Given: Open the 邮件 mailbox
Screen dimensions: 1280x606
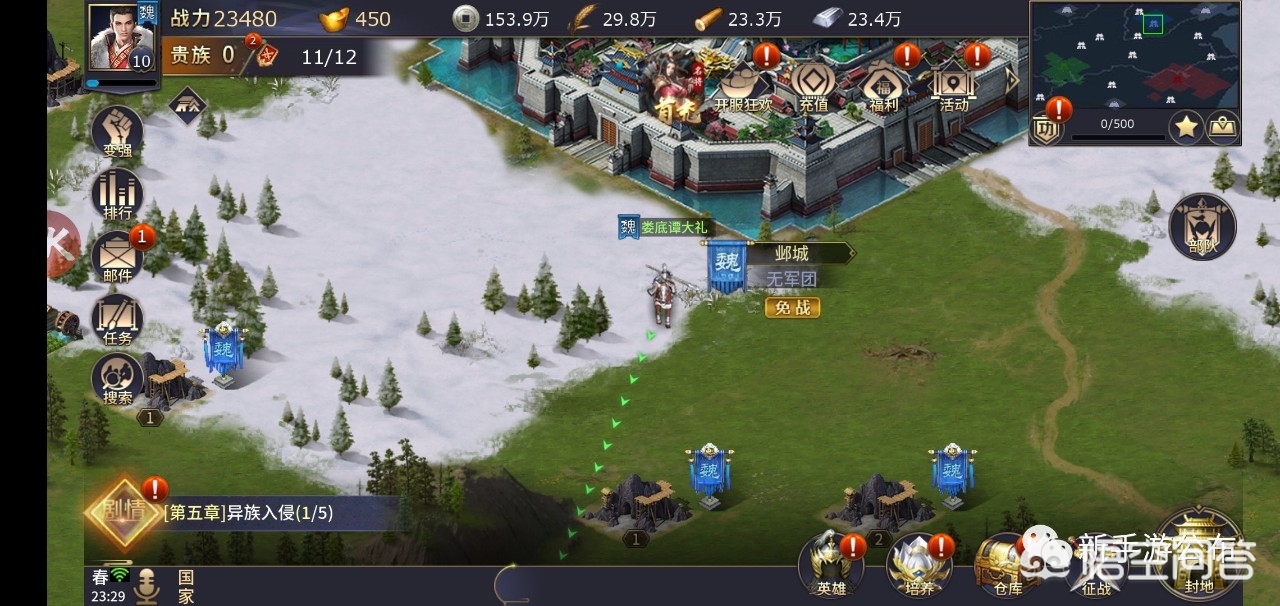Looking at the screenshot, I should [117, 257].
